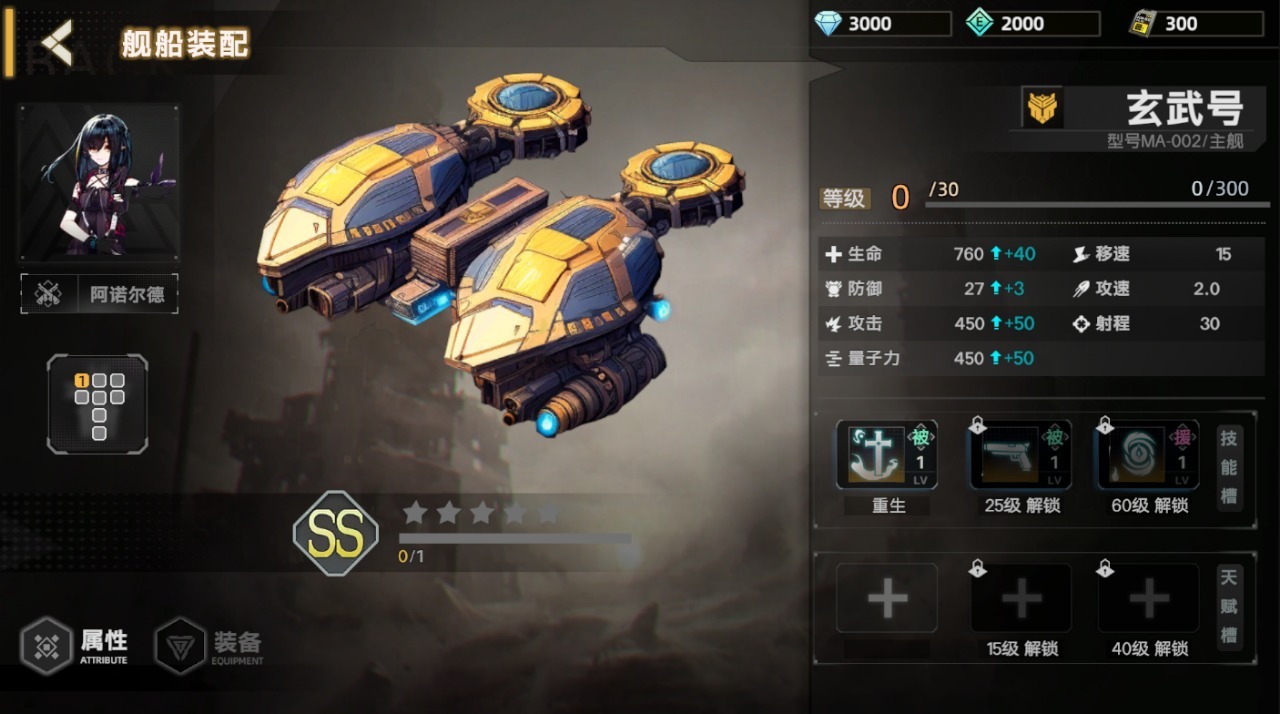Open the 阿诺尔德 pilot name button
Image resolution: width=1280 pixels, height=714 pixels.
pyautogui.click(x=100, y=294)
